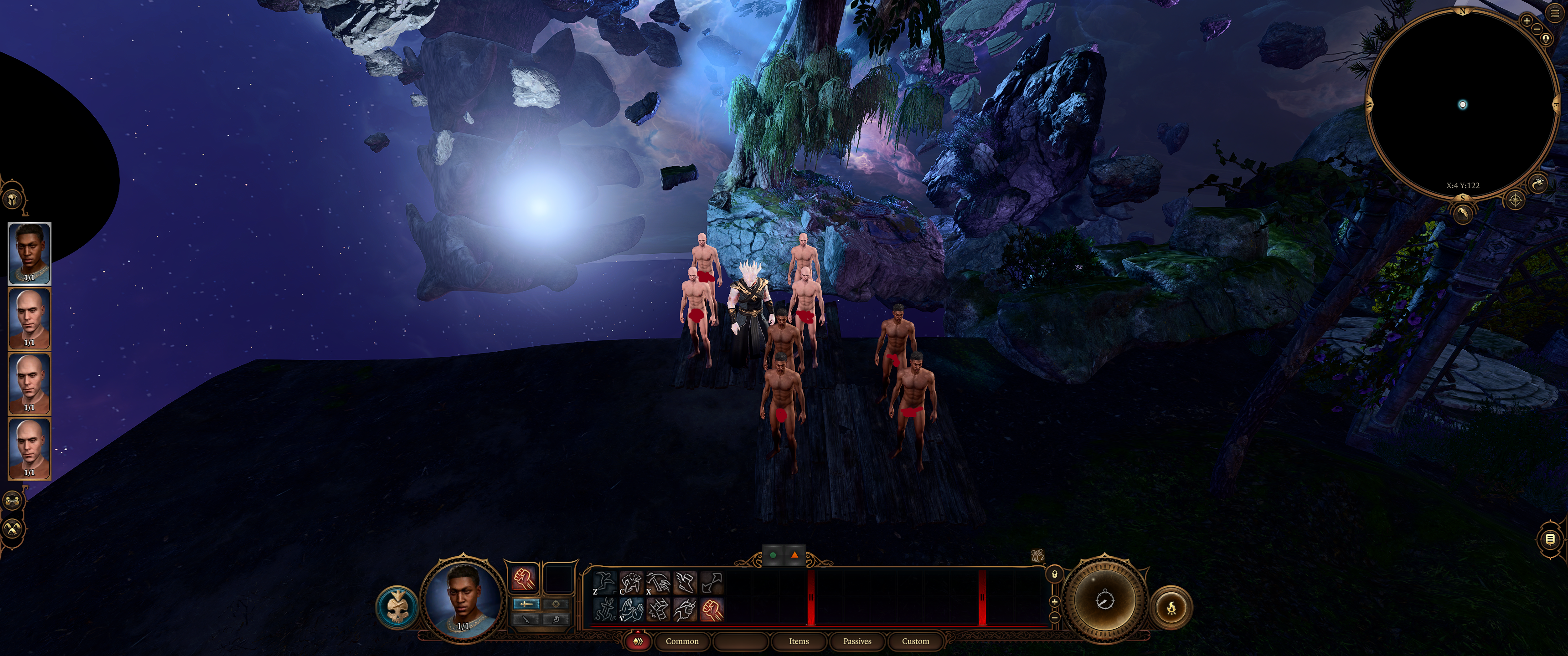Open the Passives hotbar tab
The image size is (1568, 656).
coord(856,641)
